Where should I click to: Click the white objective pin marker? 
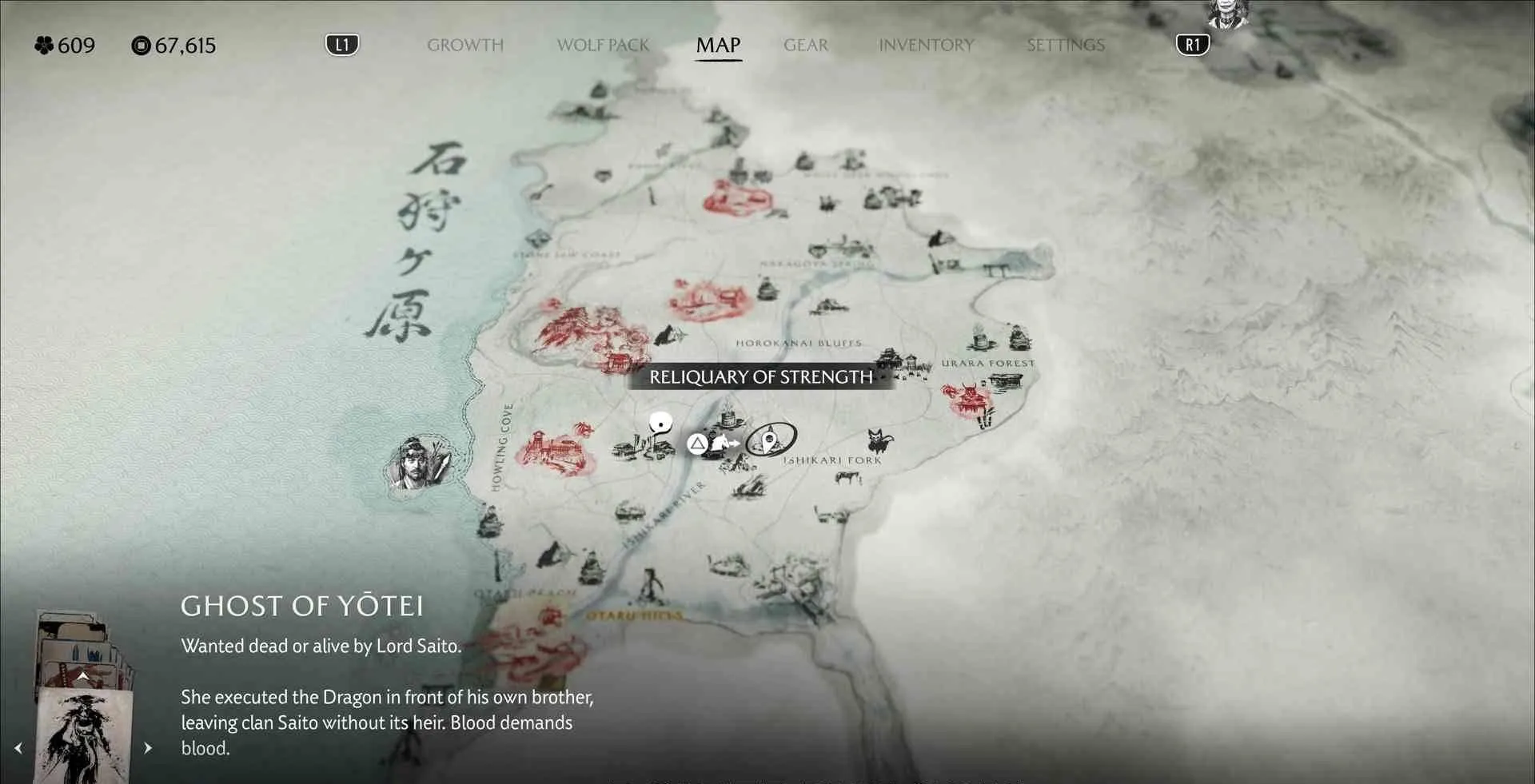pyautogui.click(x=660, y=424)
